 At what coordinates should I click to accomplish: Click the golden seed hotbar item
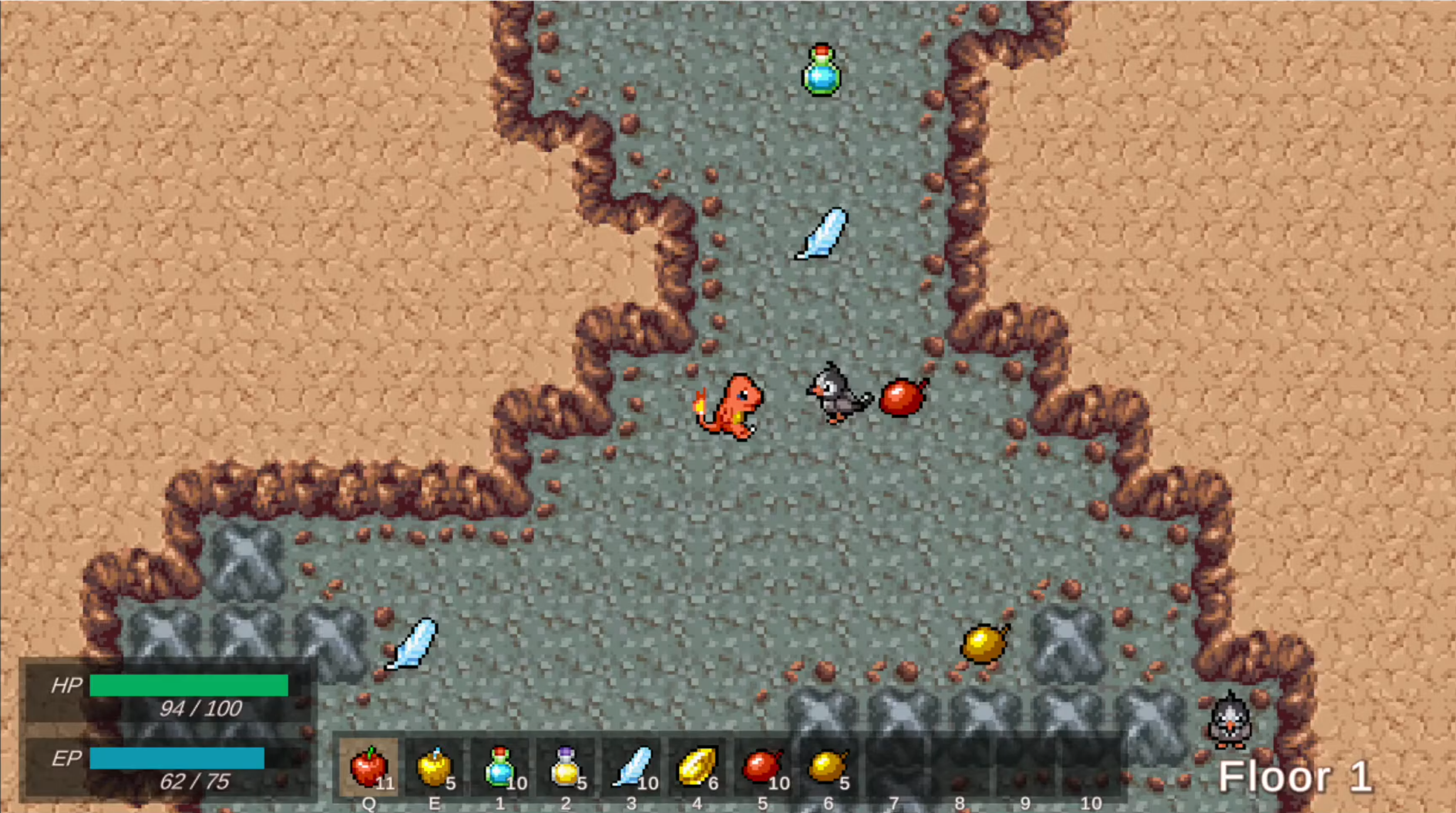[697, 767]
